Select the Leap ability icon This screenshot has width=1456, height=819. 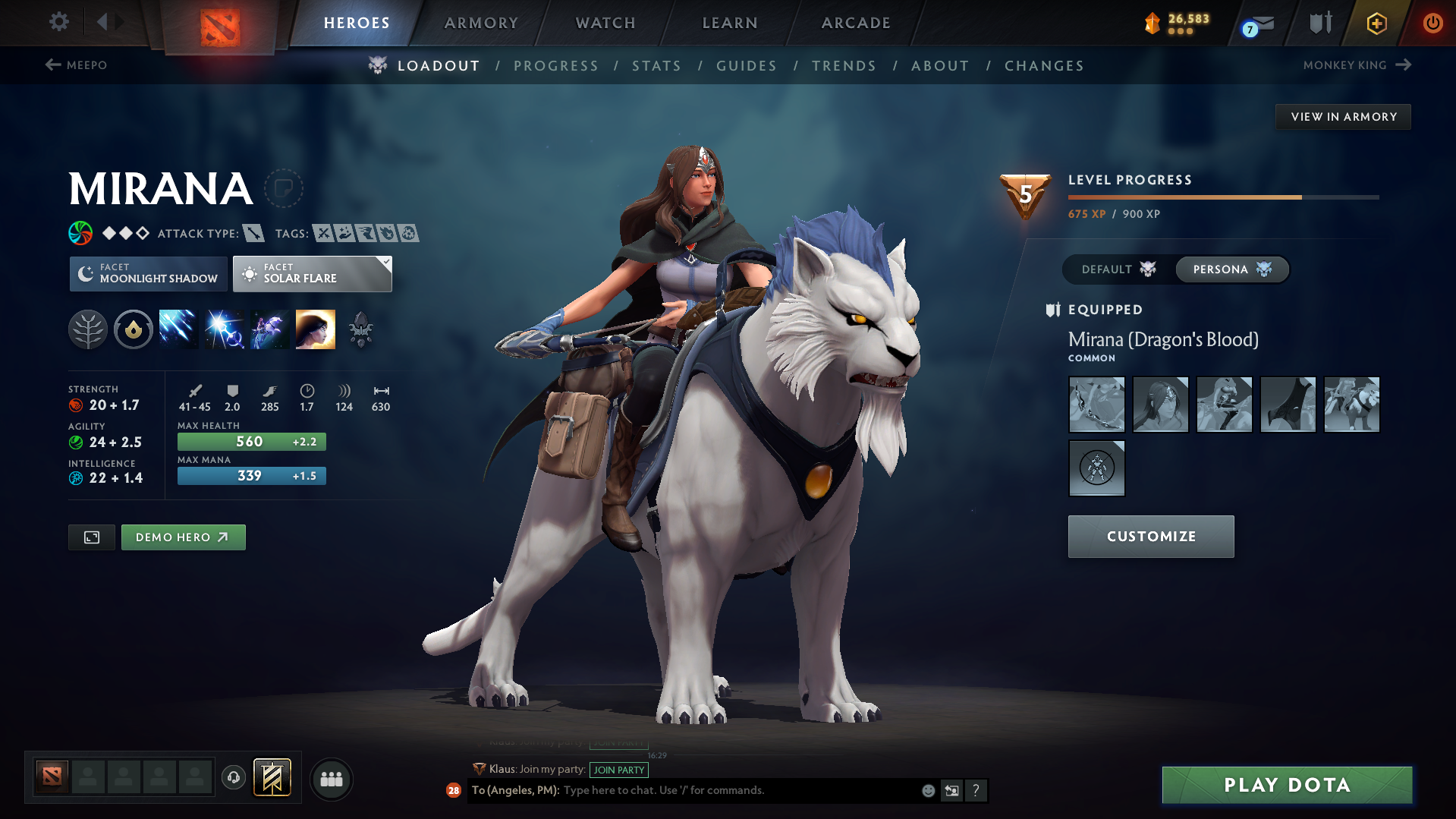[269, 329]
